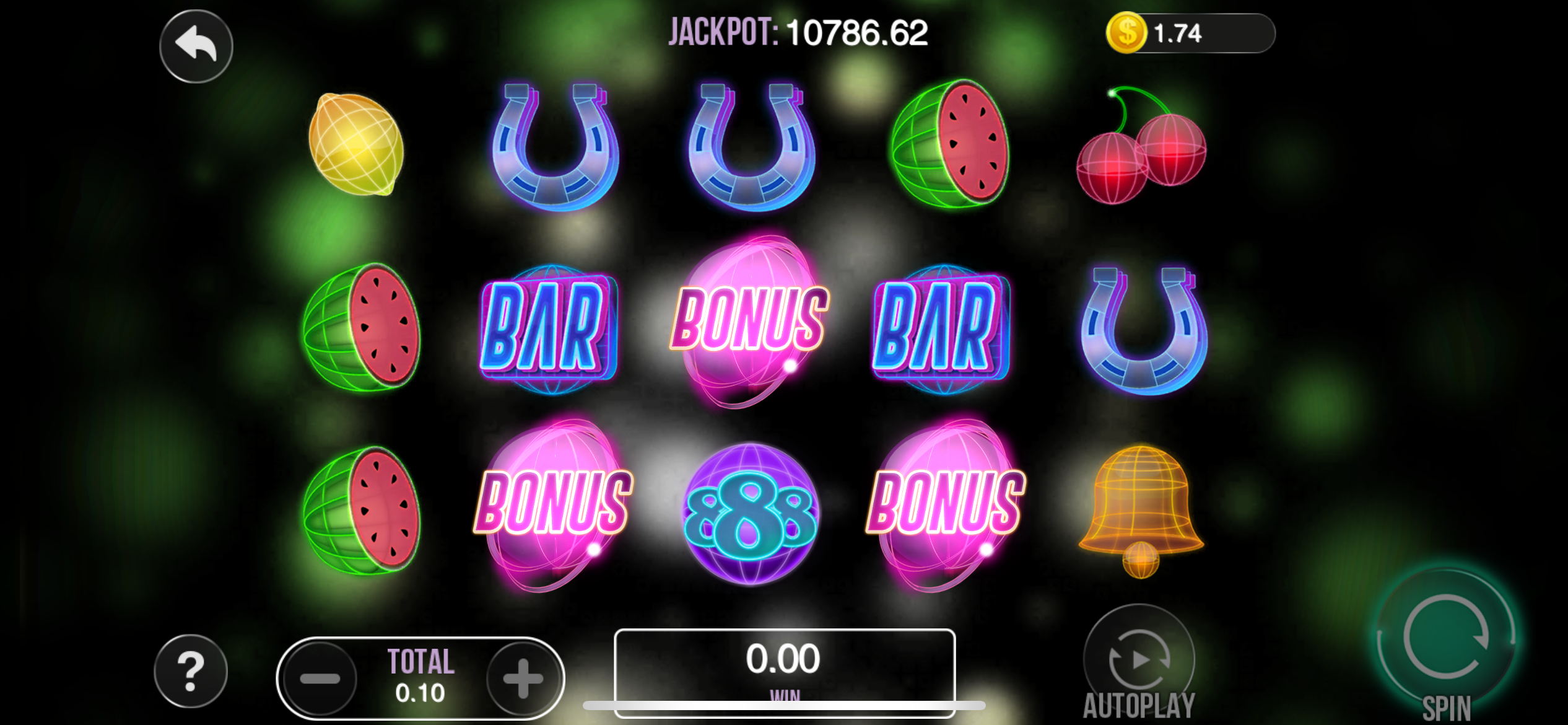Viewport: 1568px width, 725px height.
Task: Go back with the arrow button
Action: coord(196,46)
